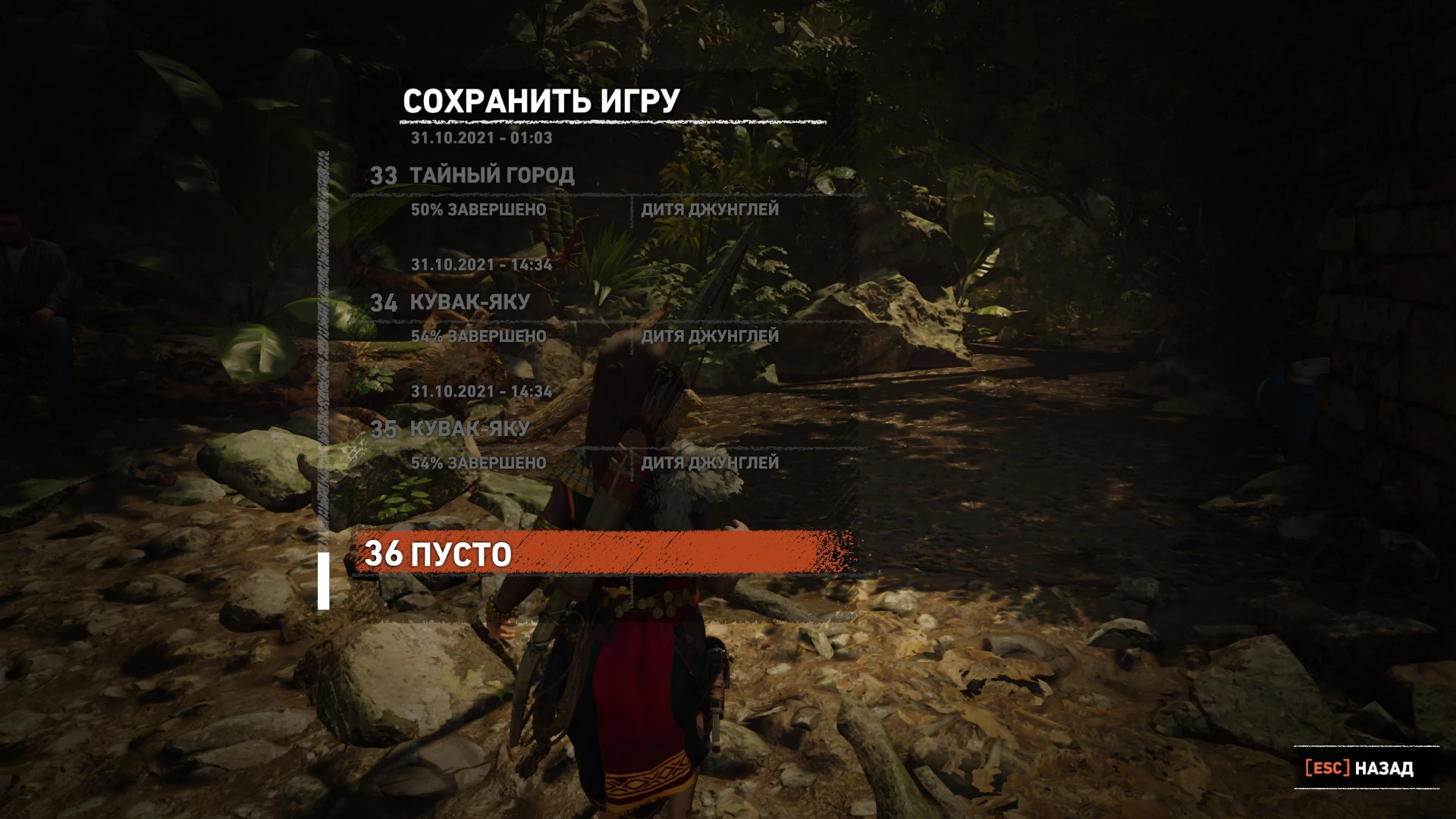The width and height of the screenshot is (1456, 819).
Task: Click the slot number 34
Action: [x=386, y=303]
